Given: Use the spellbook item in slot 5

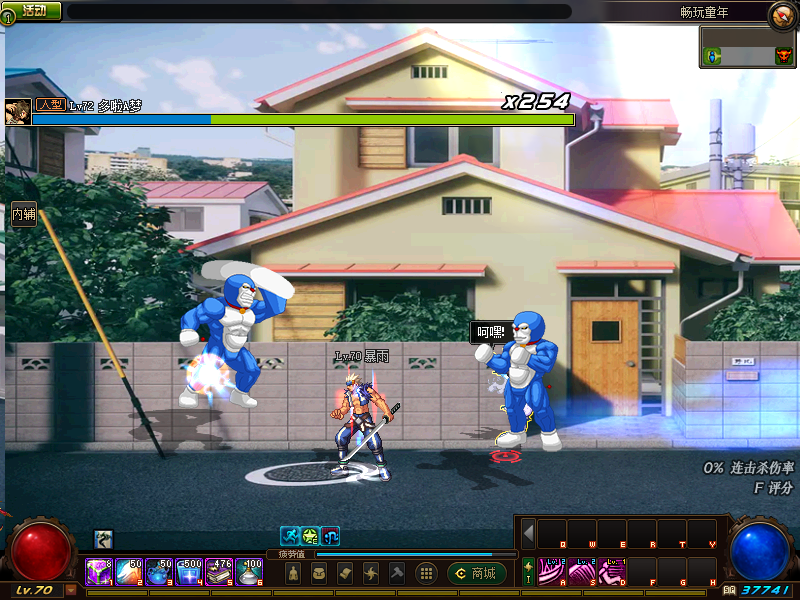Looking at the screenshot, I should [x=219, y=572].
